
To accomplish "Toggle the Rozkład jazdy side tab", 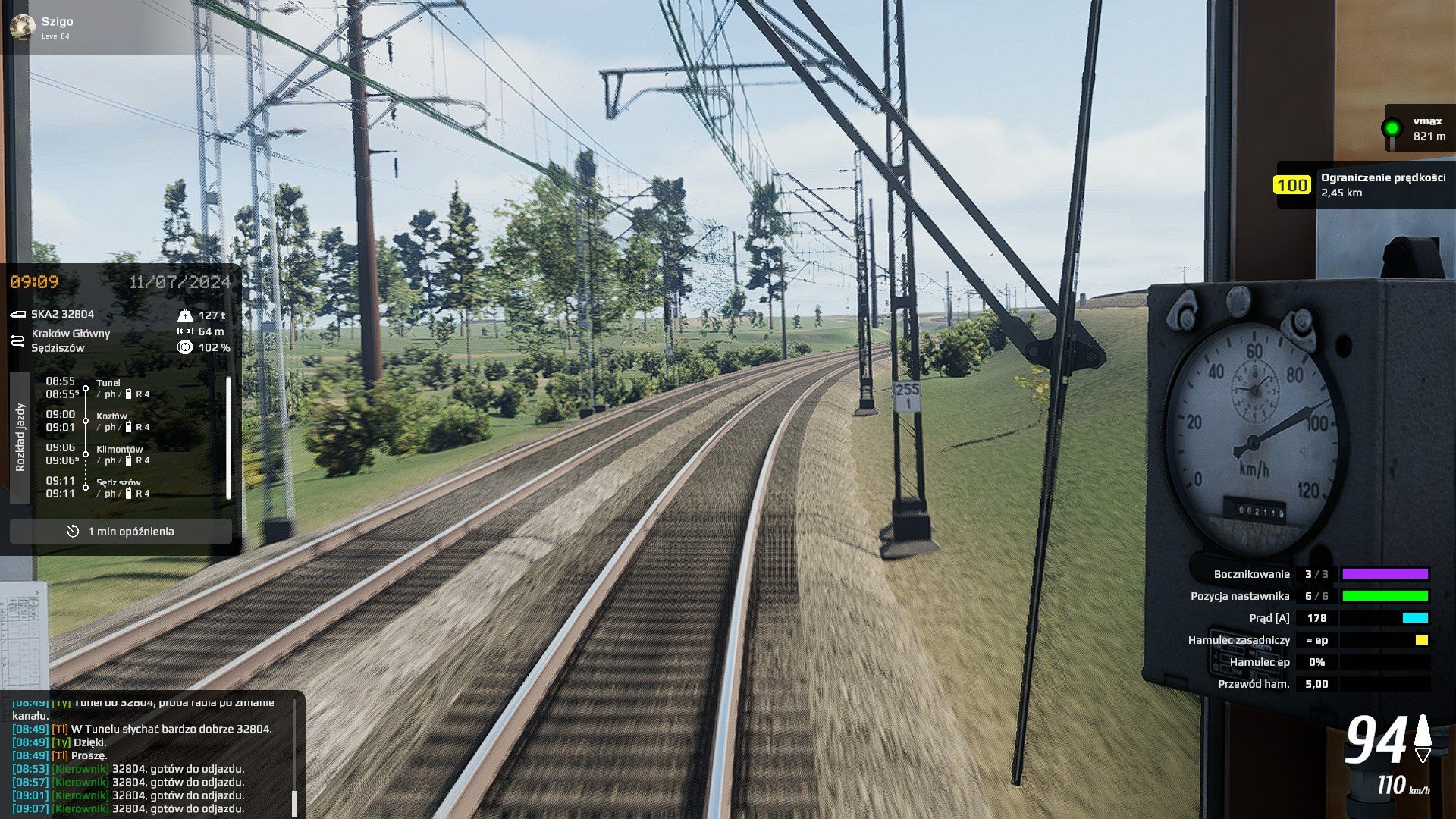I will pyautogui.click(x=20, y=437).
